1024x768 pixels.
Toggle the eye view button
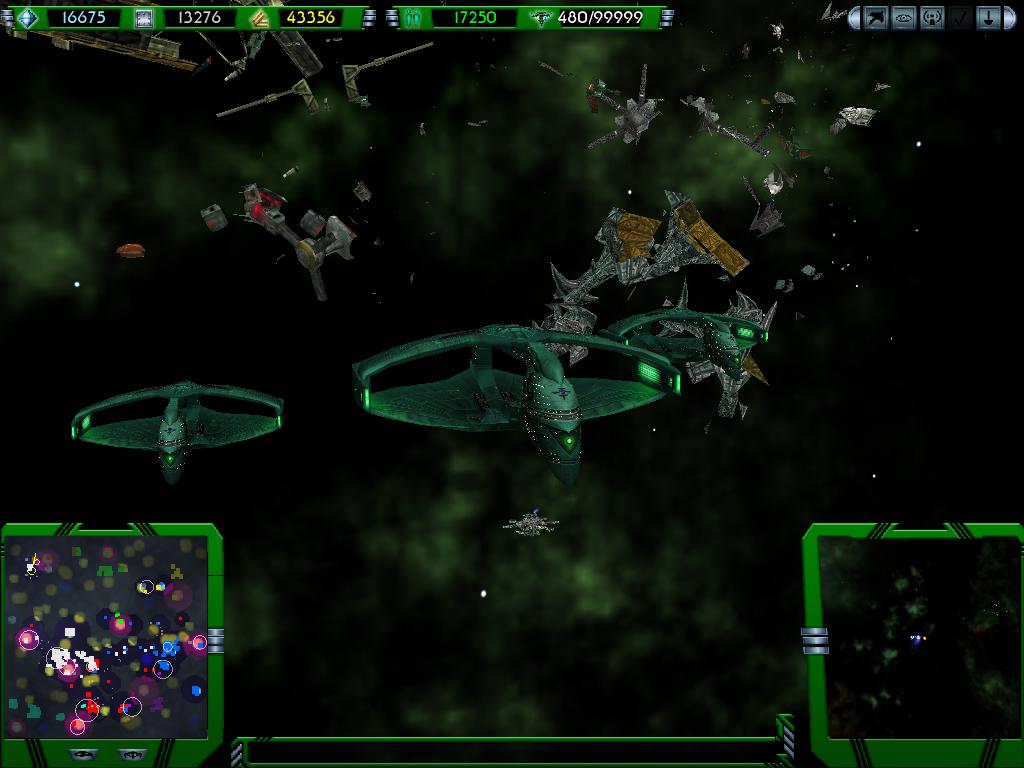[x=904, y=17]
